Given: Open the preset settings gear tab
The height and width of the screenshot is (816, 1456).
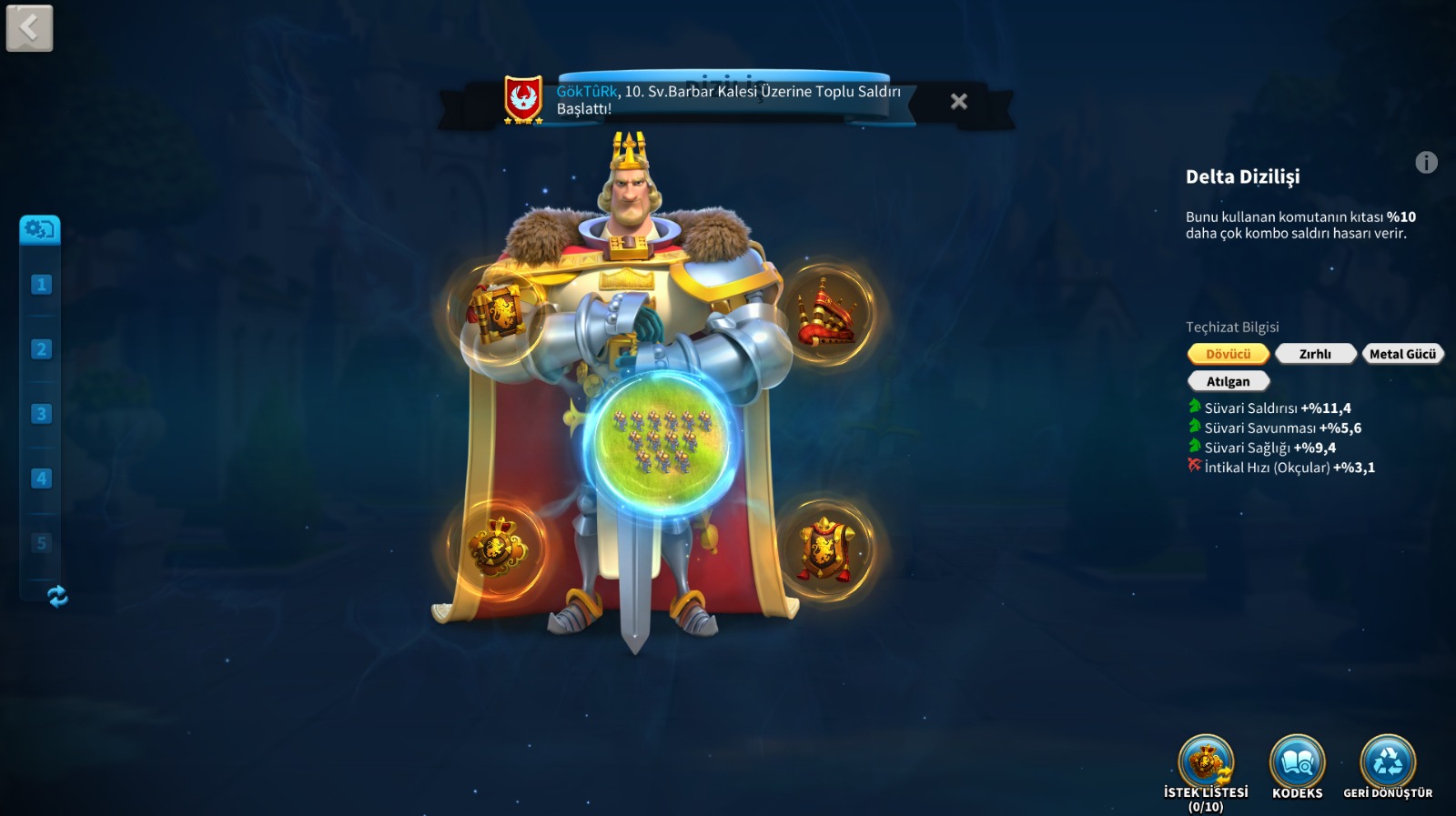Looking at the screenshot, I should coord(40,229).
